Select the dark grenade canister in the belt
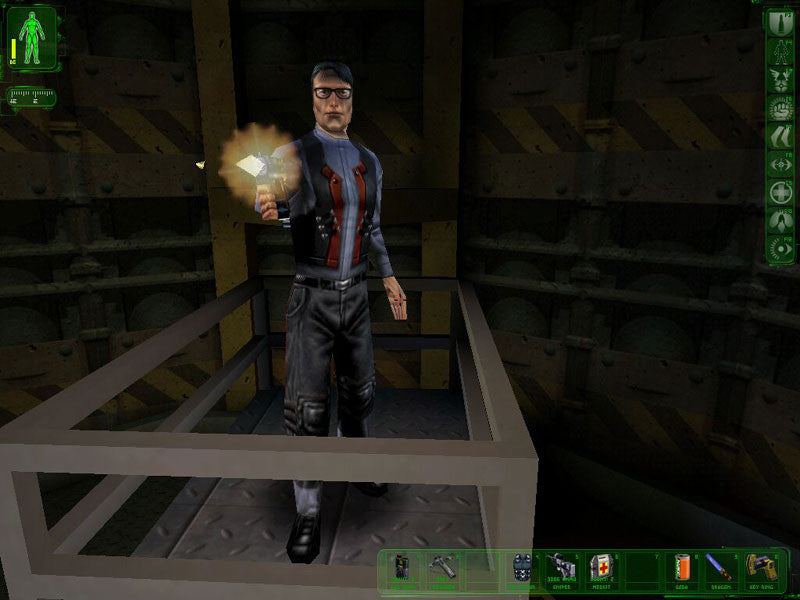800x600 pixels. click(402, 568)
